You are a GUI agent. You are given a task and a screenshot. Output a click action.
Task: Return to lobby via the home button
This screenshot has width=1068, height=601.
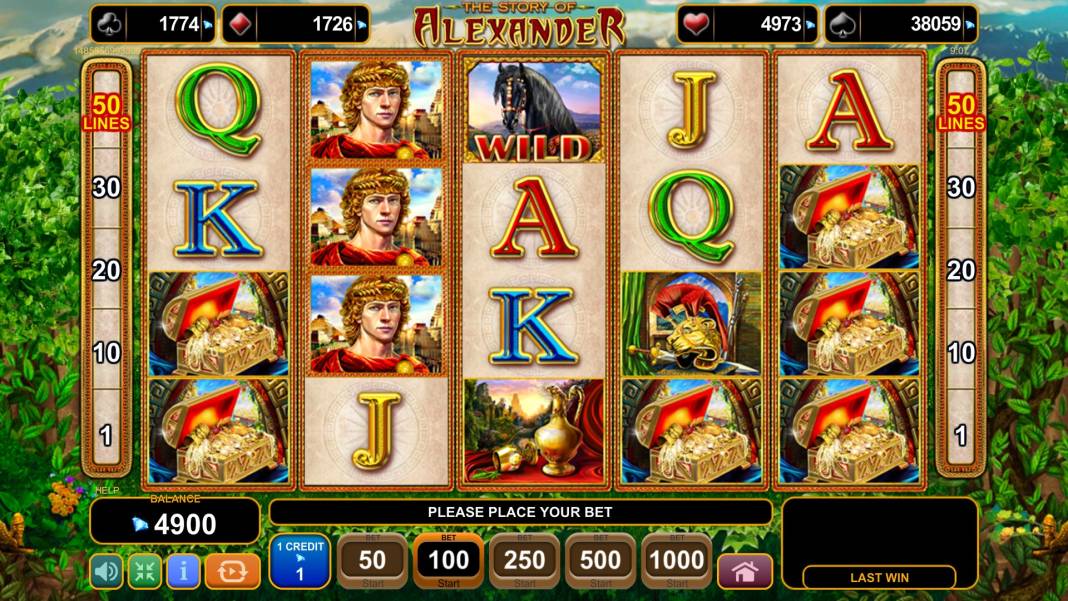[x=745, y=571]
